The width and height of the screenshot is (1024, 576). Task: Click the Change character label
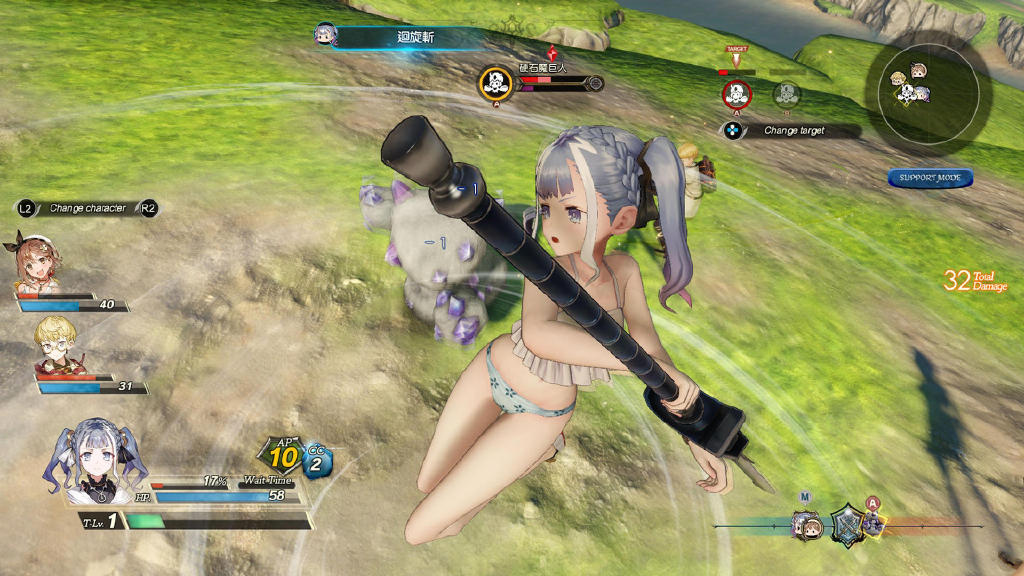[87, 208]
